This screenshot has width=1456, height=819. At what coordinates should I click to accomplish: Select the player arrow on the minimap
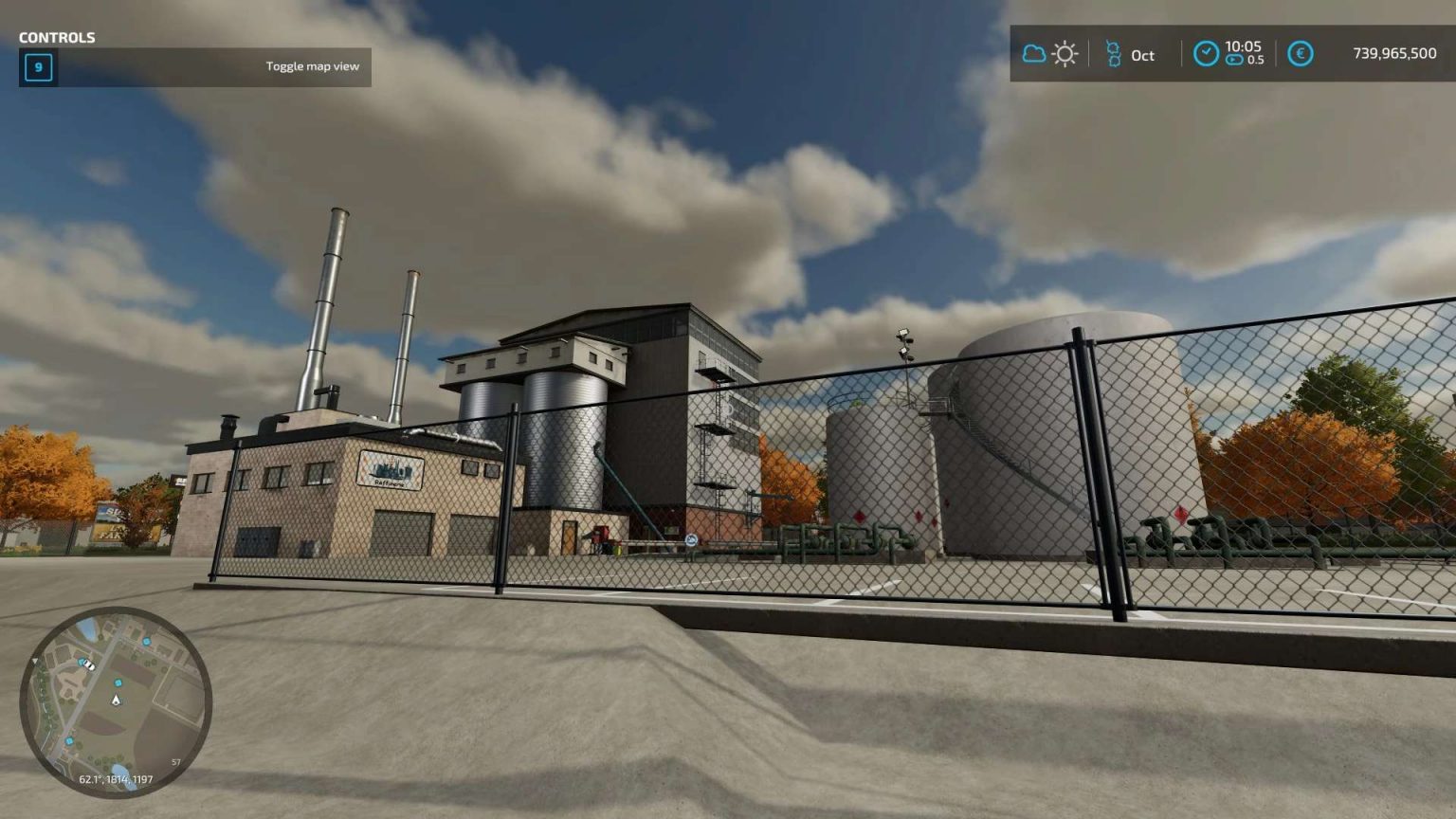[116, 700]
